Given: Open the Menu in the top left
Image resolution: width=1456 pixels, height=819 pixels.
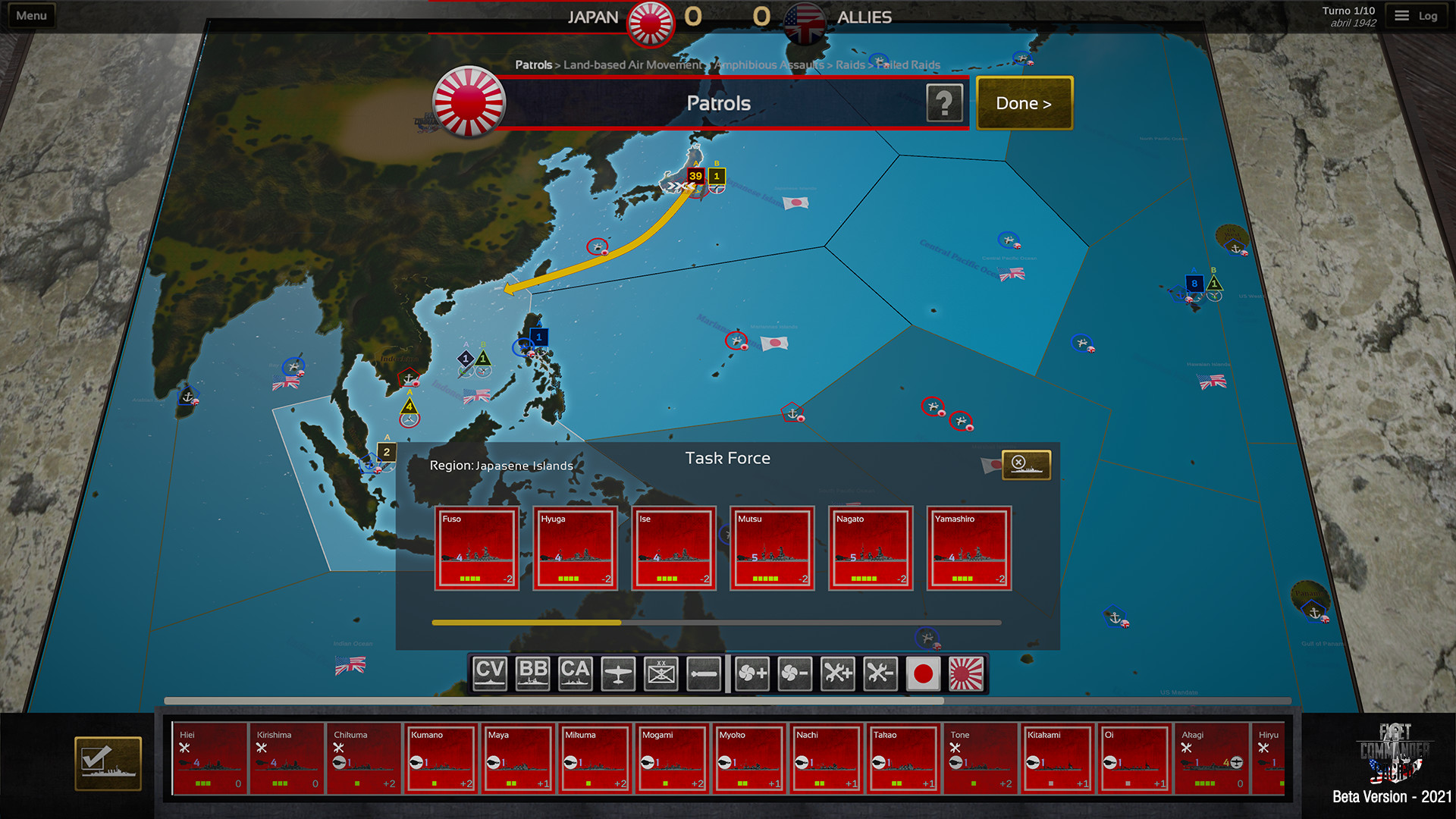Looking at the screenshot, I should coord(31,14).
